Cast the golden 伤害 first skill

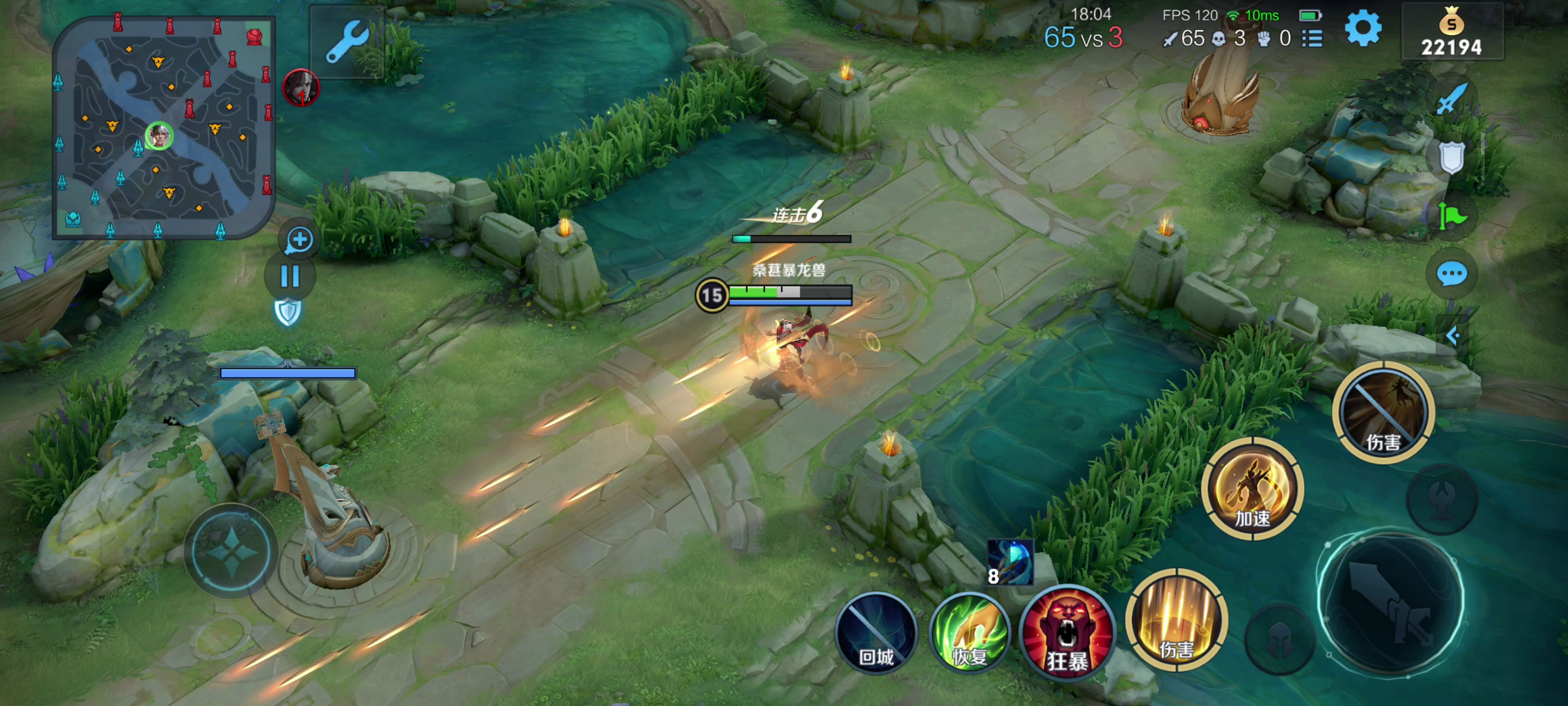click(x=1176, y=621)
